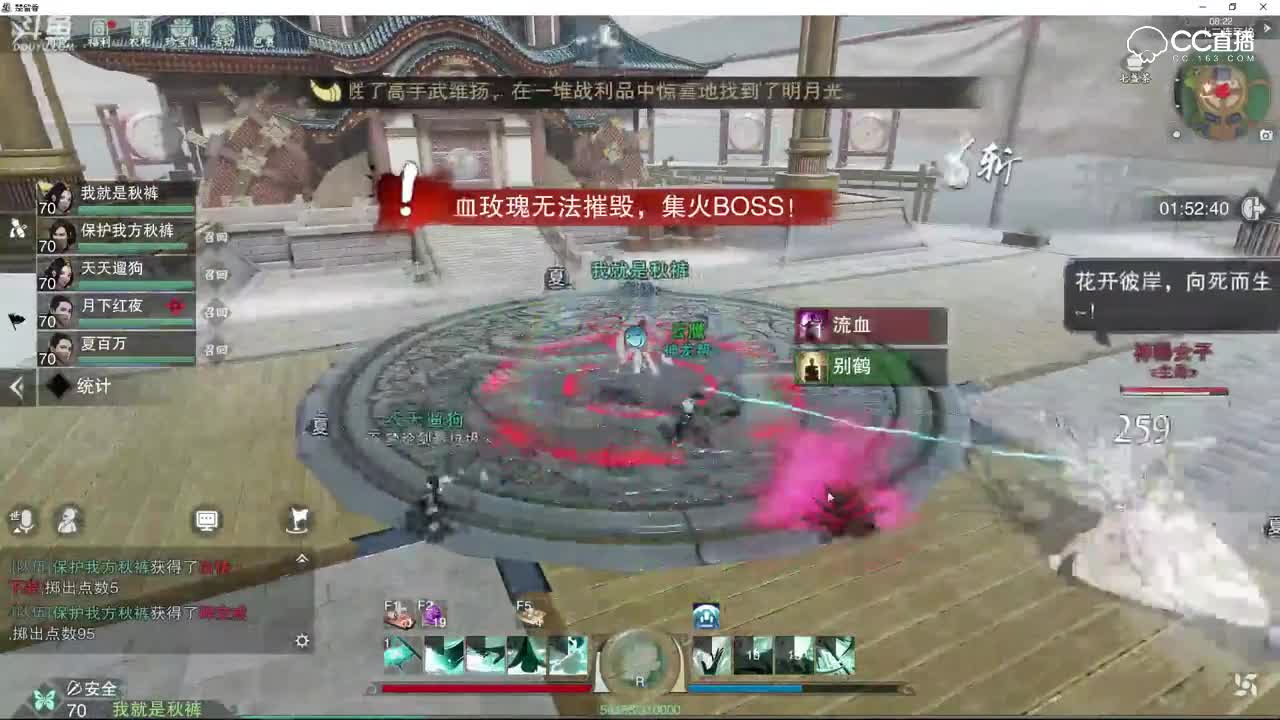The image size is (1280, 720).
Task: Click the quest text 花开彼岸，向死而生
Action: (1170, 283)
